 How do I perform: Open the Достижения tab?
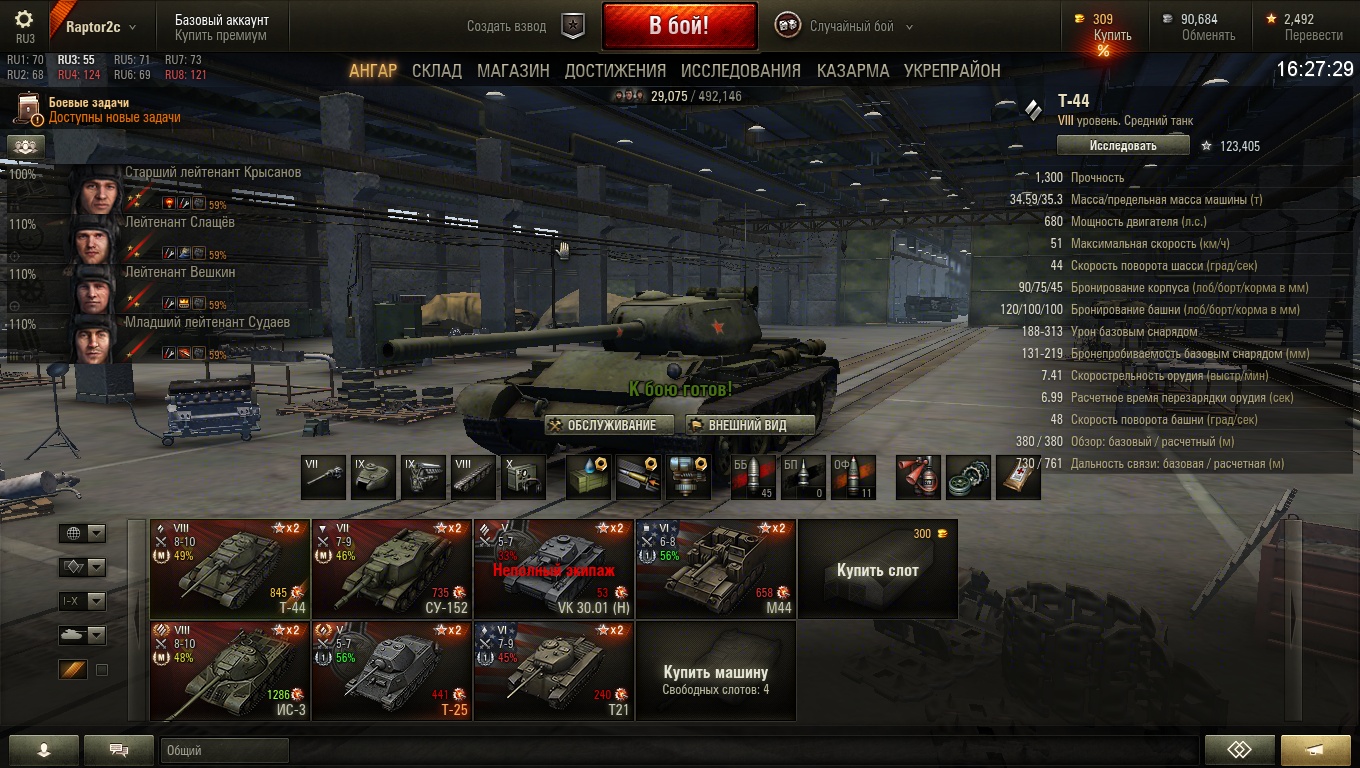tap(615, 70)
